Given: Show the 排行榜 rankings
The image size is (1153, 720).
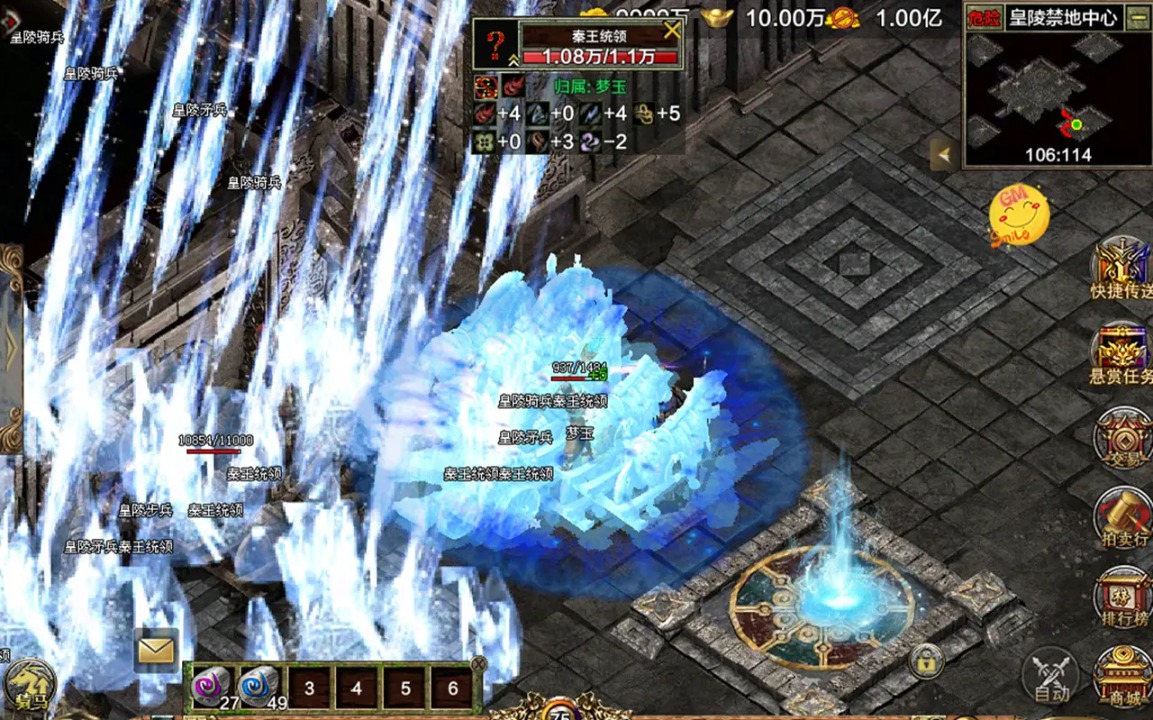Looking at the screenshot, I should tap(1122, 600).
